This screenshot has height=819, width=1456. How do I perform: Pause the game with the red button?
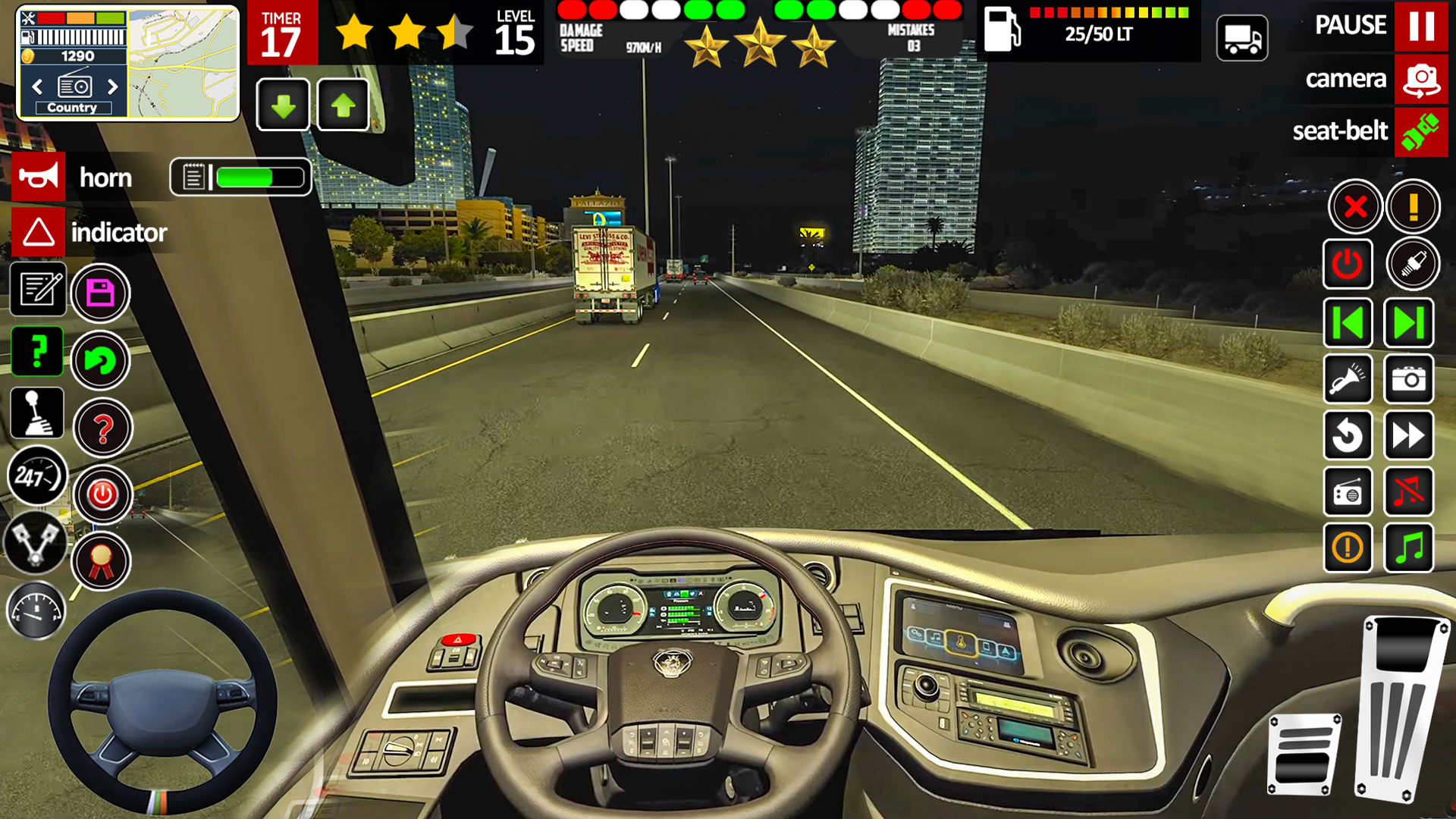[1420, 26]
